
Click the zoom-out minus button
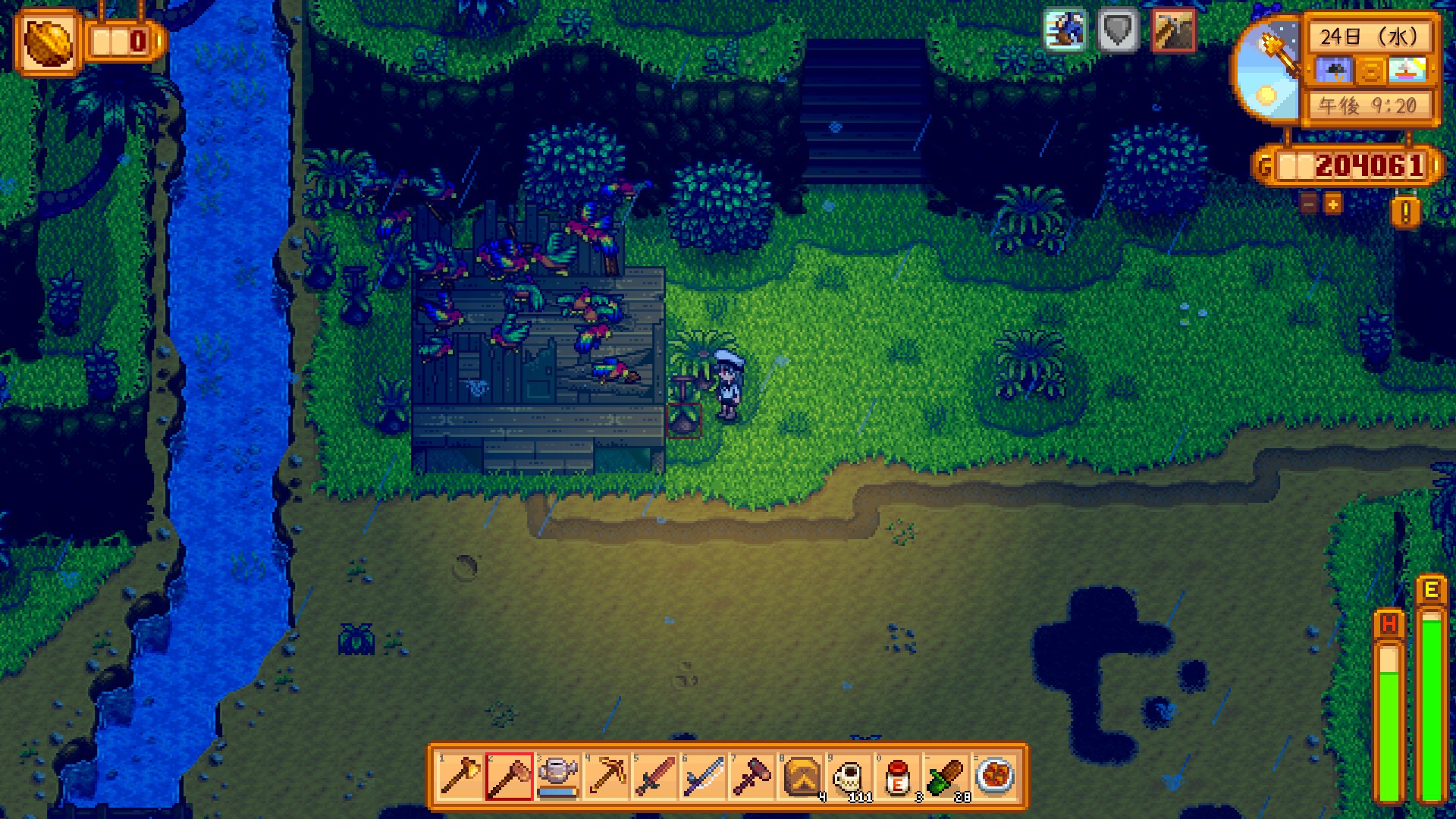tap(1310, 203)
